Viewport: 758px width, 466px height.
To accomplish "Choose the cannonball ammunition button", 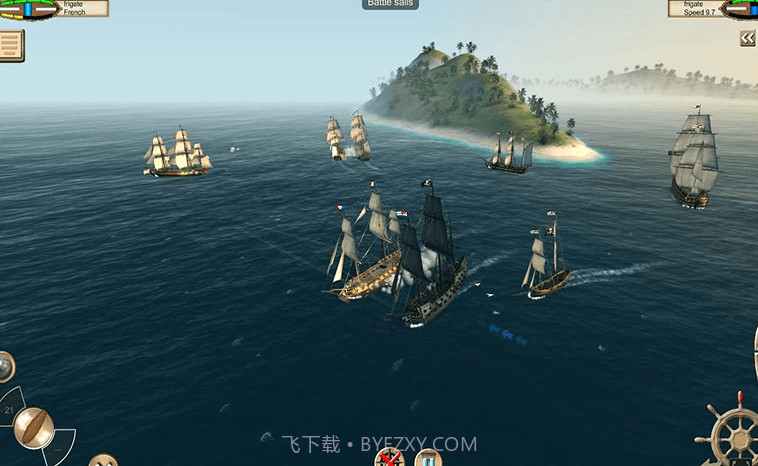I will (4, 367).
